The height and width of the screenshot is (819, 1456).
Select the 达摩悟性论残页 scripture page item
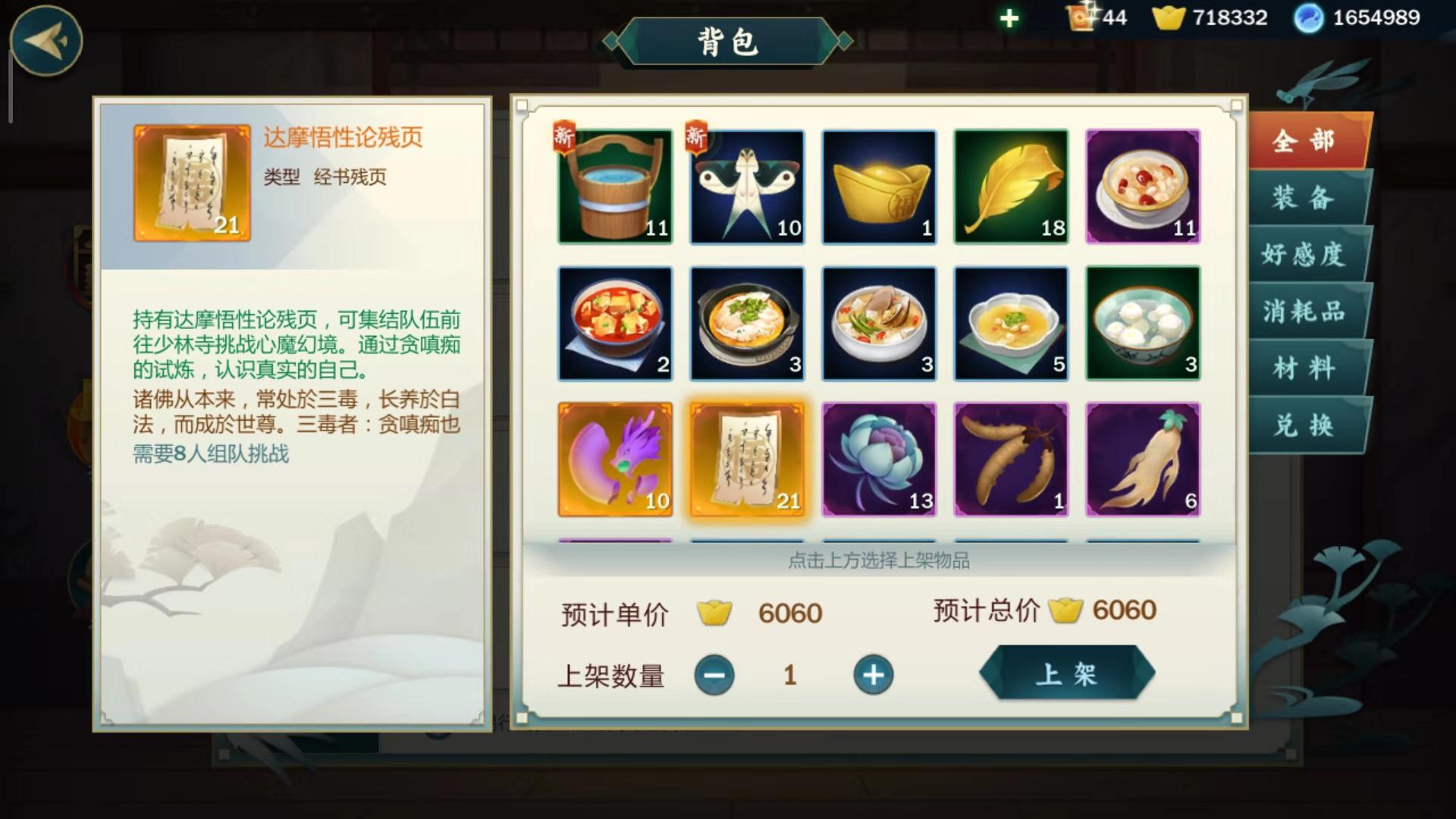pos(746,460)
